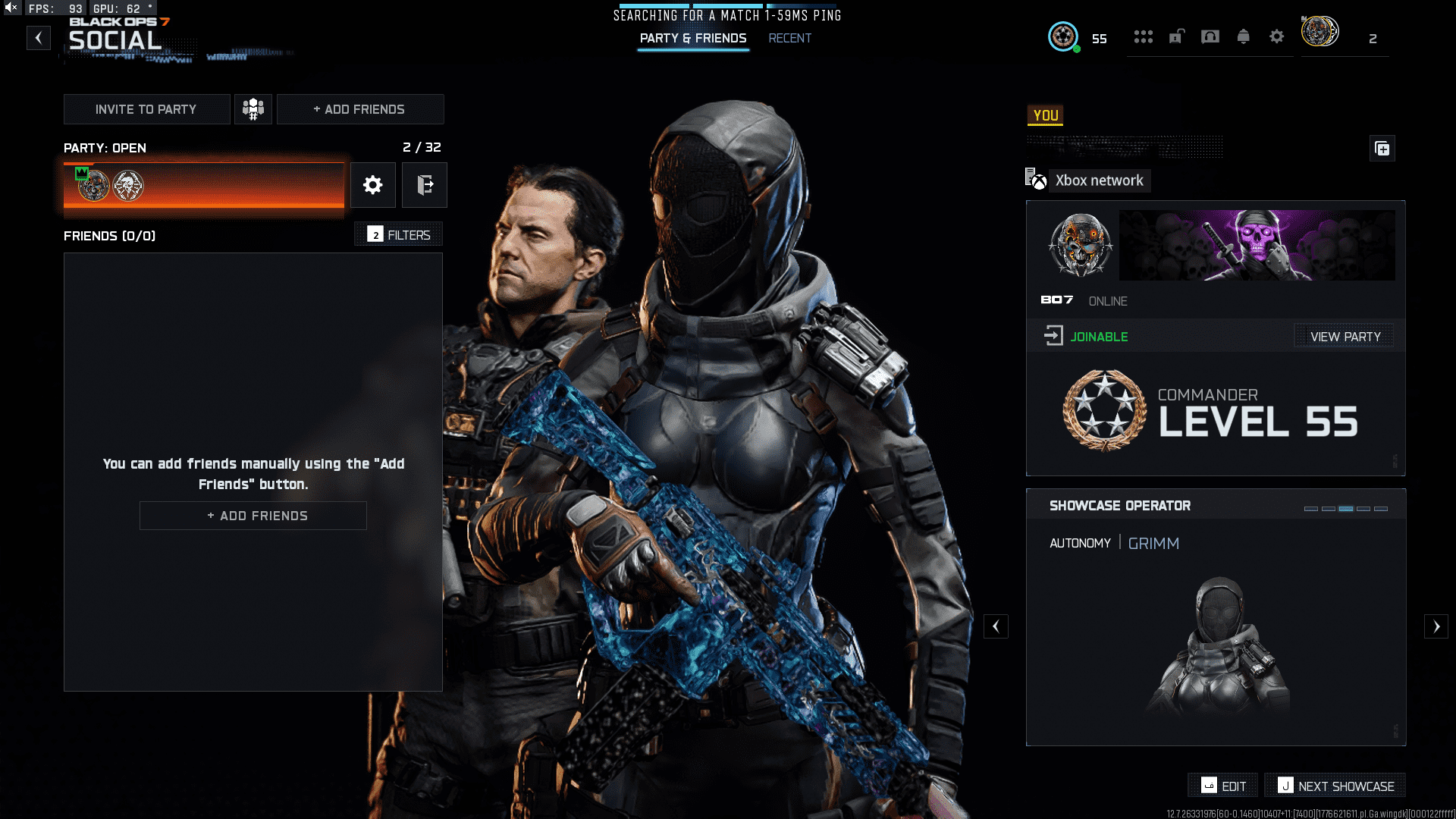Select a page on the Showcase Operator pager
1456x819 pixels.
[x=1345, y=509]
